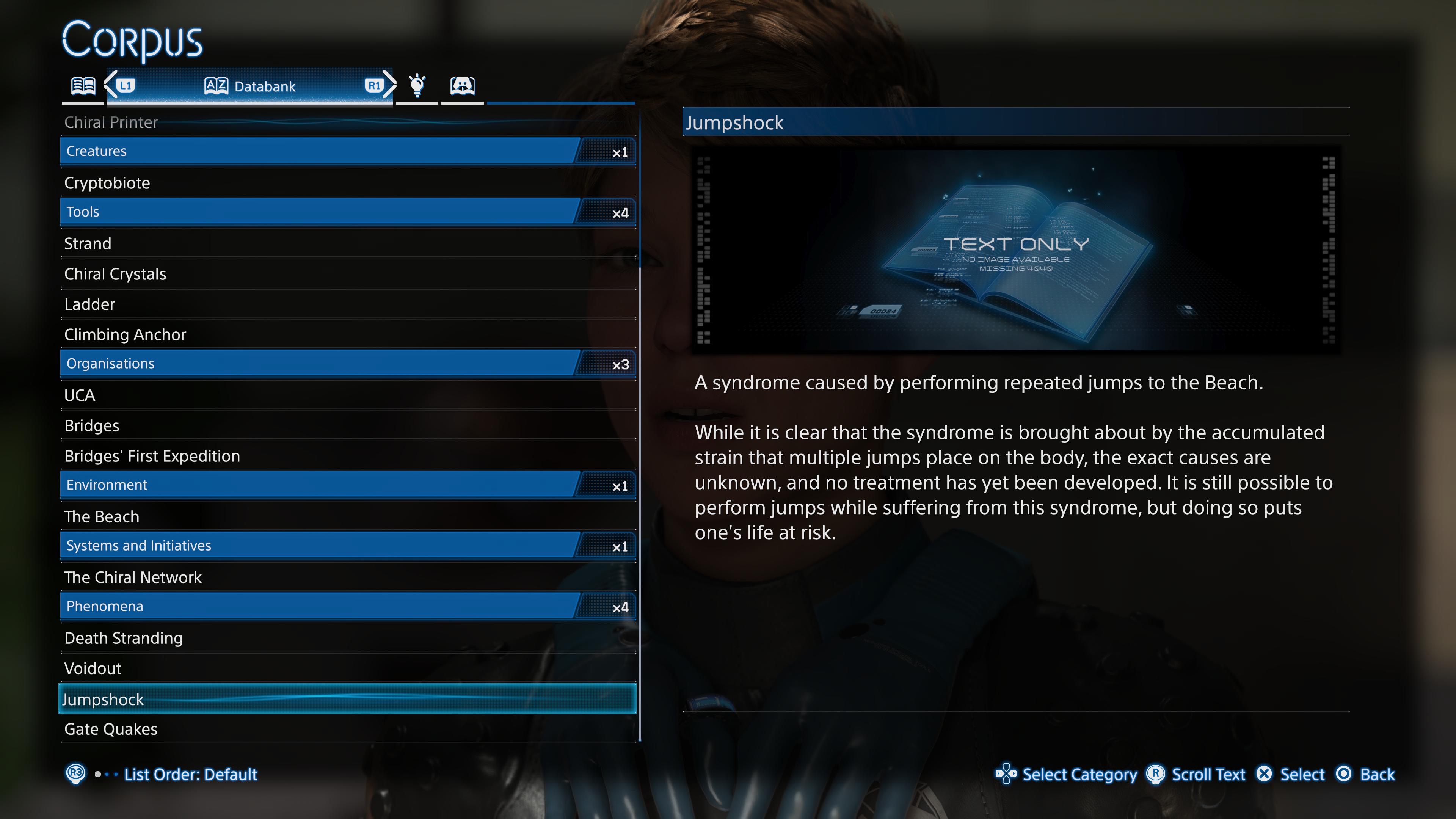Image resolution: width=1456 pixels, height=819 pixels.
Task: Choose the Chiral Crystals entry
Action: pos(115,274)
